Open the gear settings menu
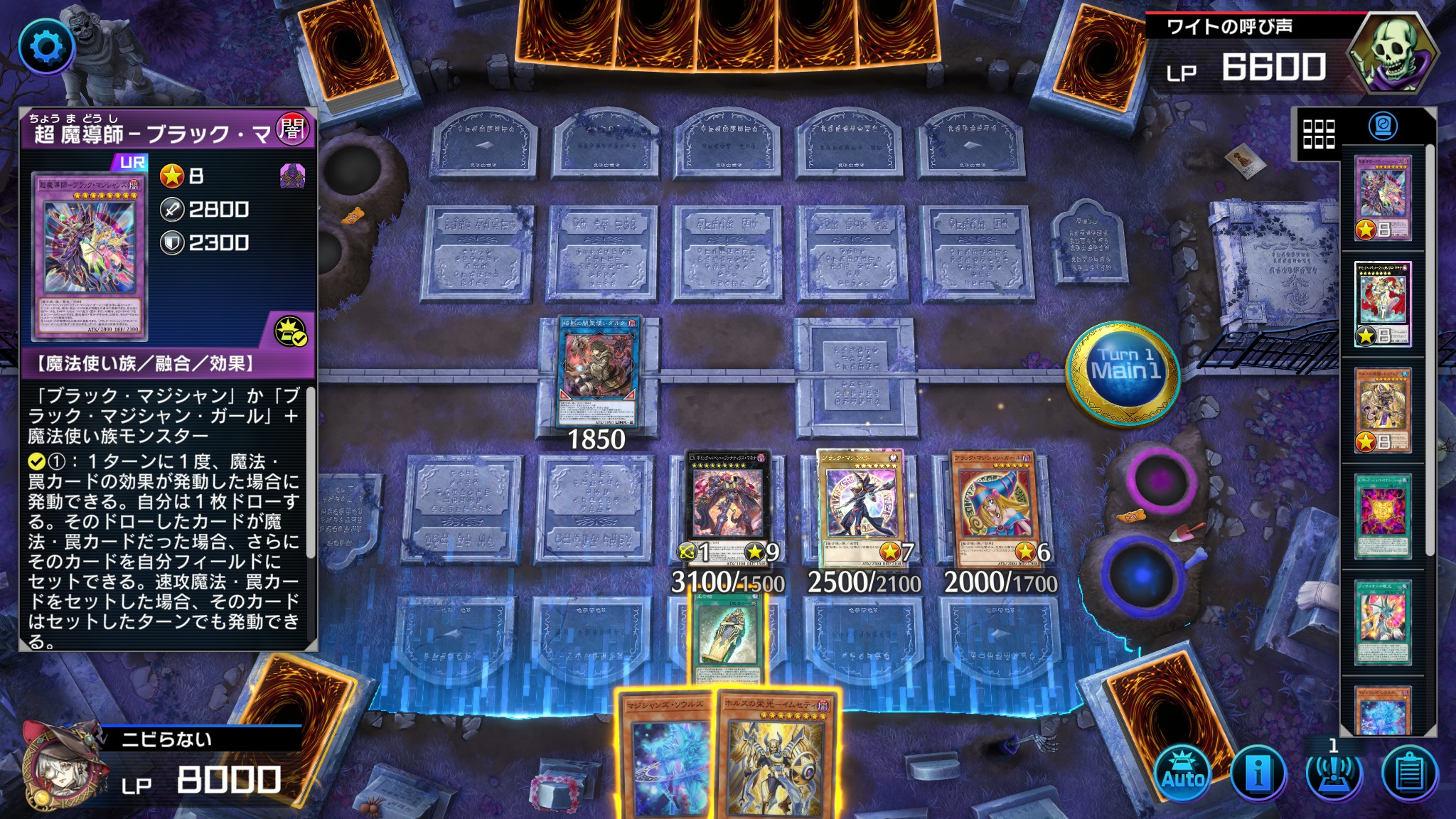The height and width of the screenshot is (819, 1456). (x=47, y=48)
